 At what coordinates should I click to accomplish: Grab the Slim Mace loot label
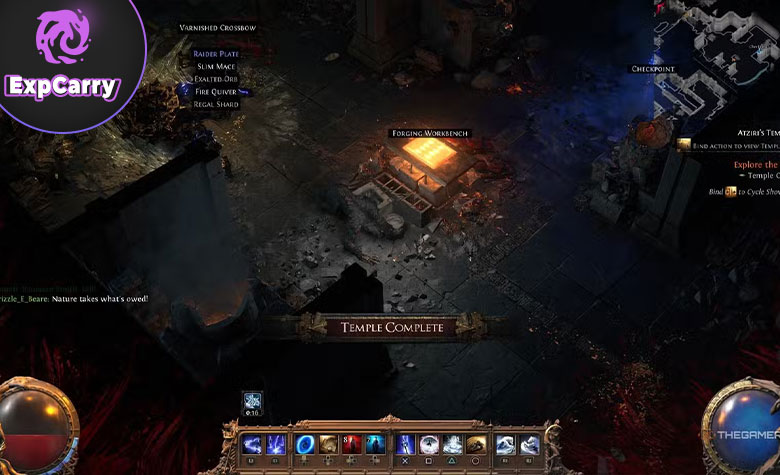215,66
